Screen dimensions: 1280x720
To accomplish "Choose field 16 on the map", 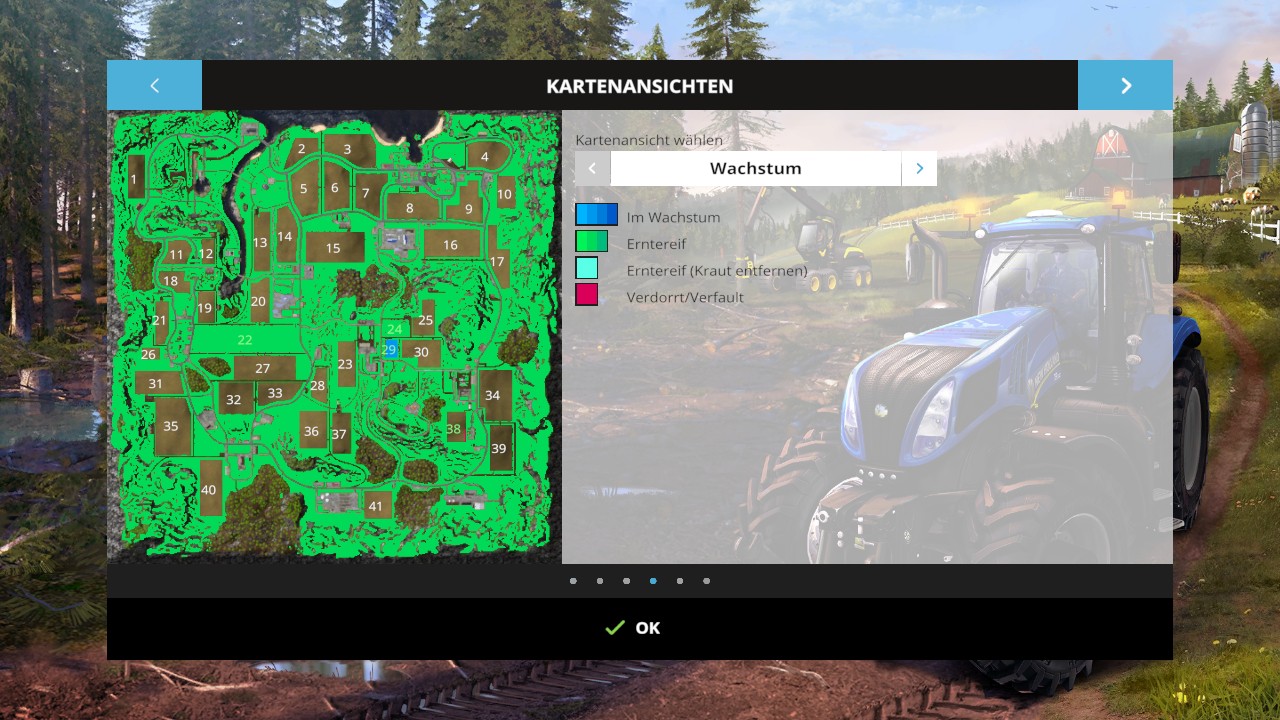I will coord(451,244).
